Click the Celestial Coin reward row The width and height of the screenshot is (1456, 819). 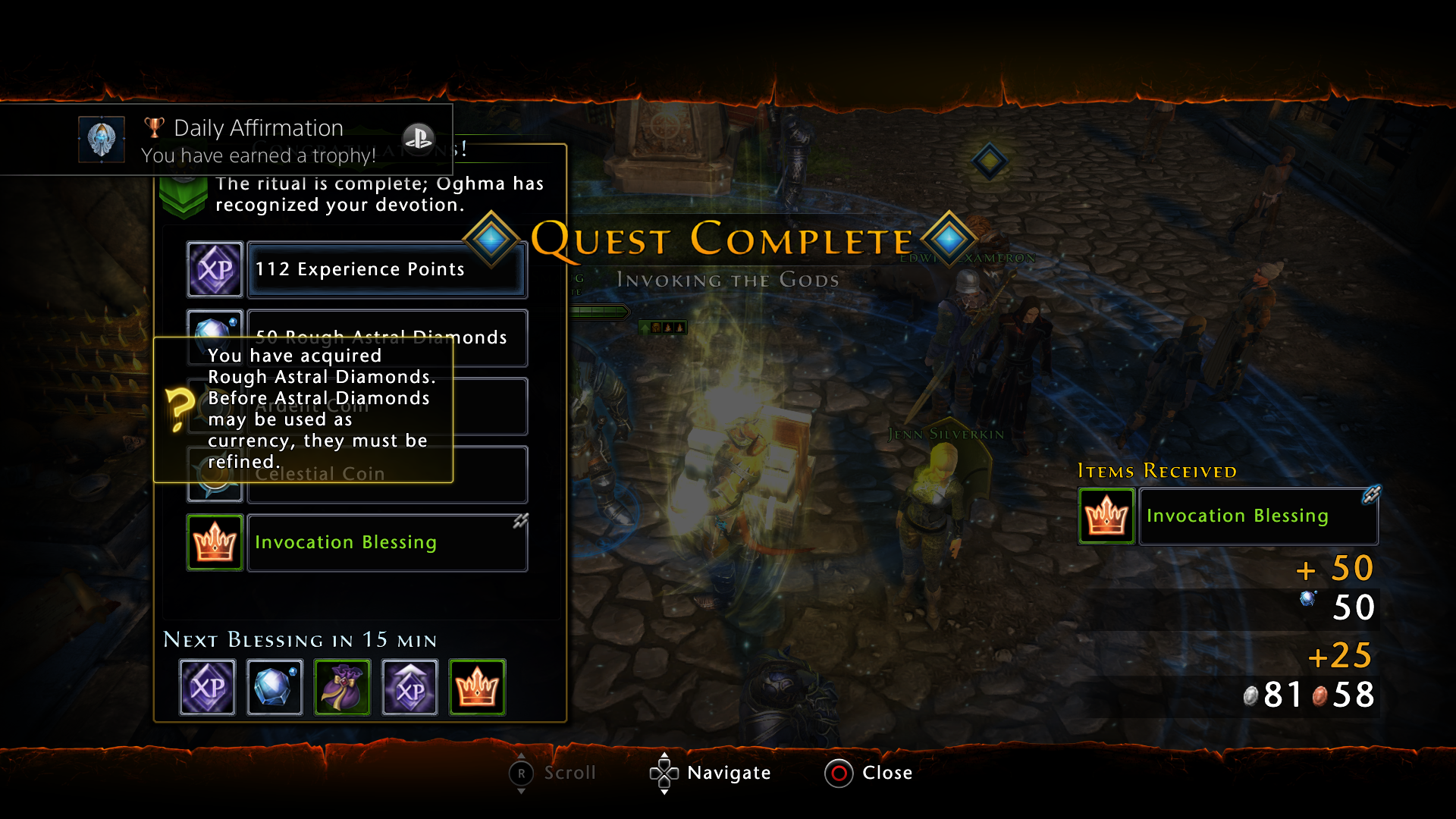(386, 474)
